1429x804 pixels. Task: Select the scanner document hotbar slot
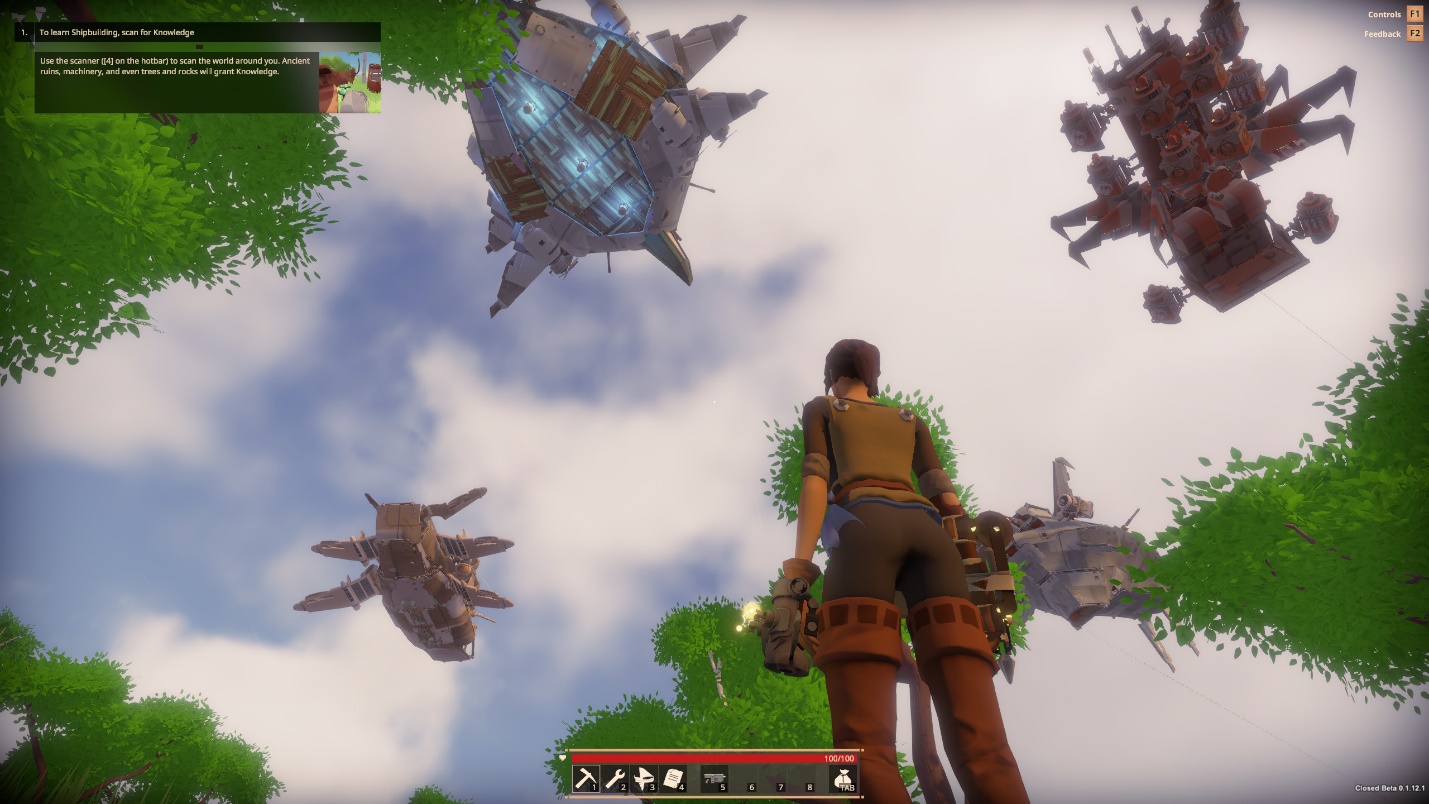(673, 779)
